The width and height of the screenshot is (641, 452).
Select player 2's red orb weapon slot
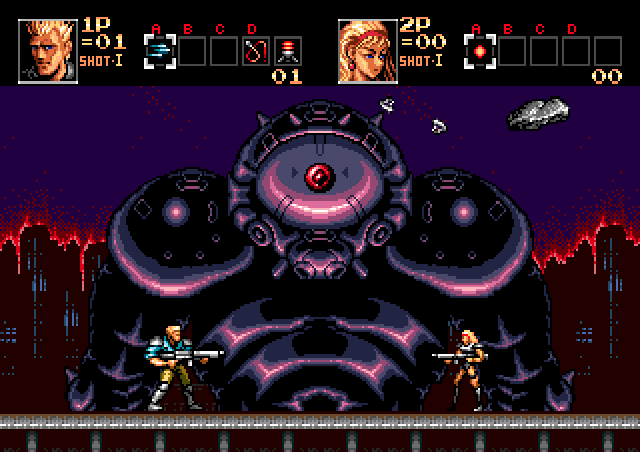[480, 49]
